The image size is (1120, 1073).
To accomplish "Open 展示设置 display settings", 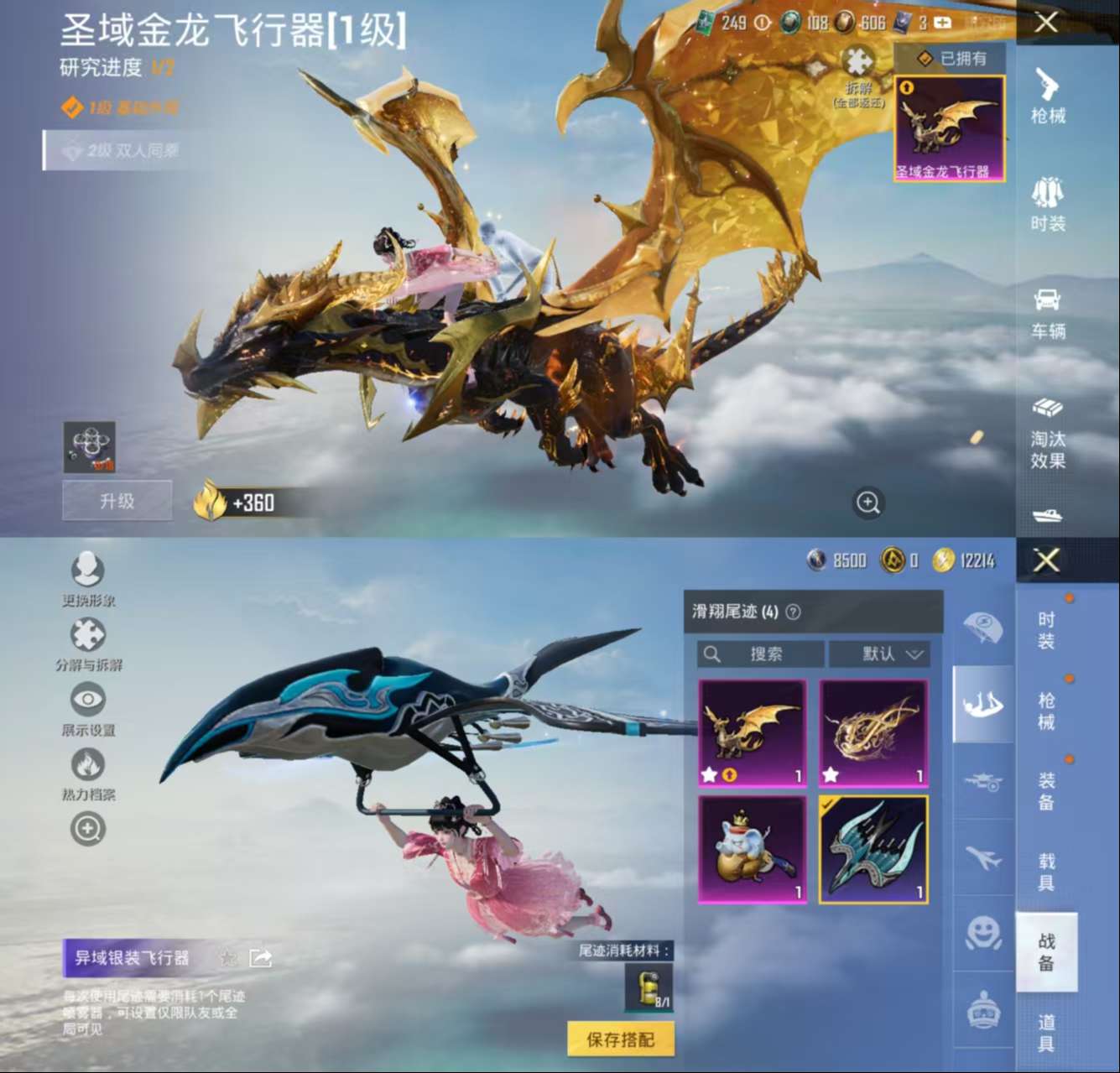I will pos(88,709).
